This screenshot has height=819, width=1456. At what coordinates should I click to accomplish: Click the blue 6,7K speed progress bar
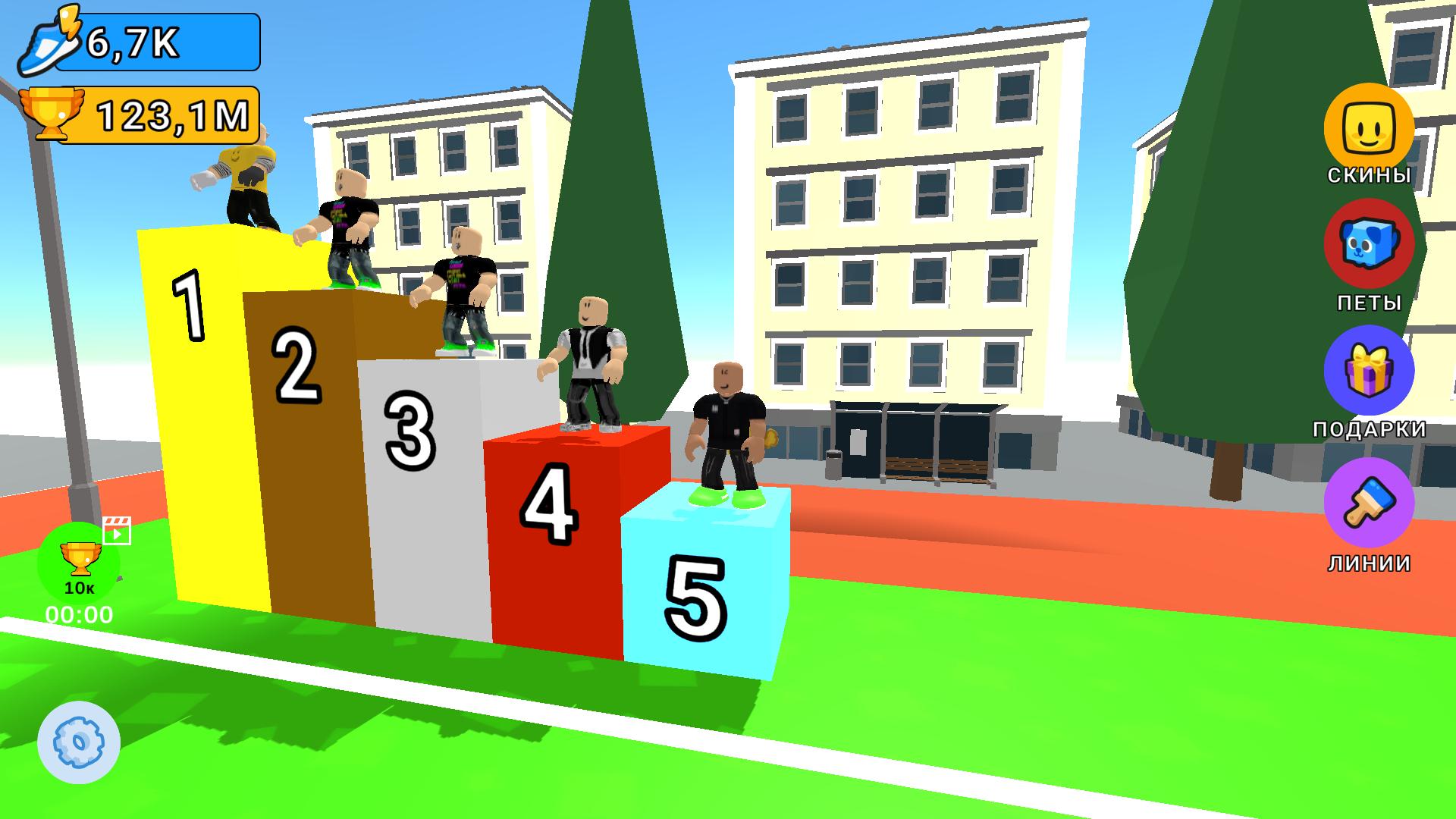pyautogui.click(x=159, y=43)
